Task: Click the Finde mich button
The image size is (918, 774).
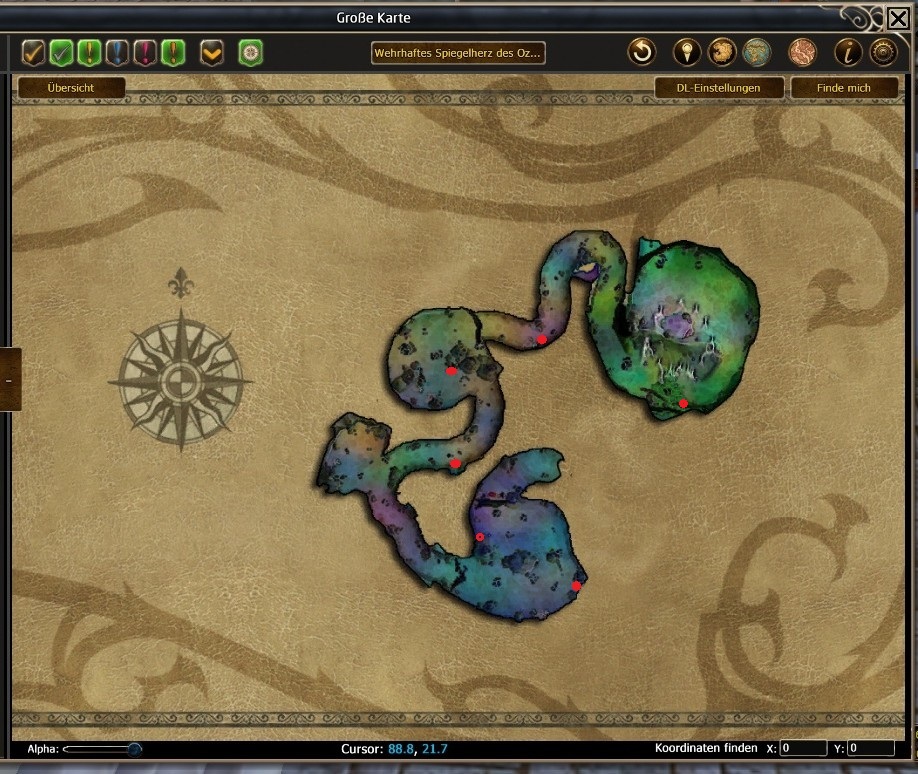Action: coord(844,88)
